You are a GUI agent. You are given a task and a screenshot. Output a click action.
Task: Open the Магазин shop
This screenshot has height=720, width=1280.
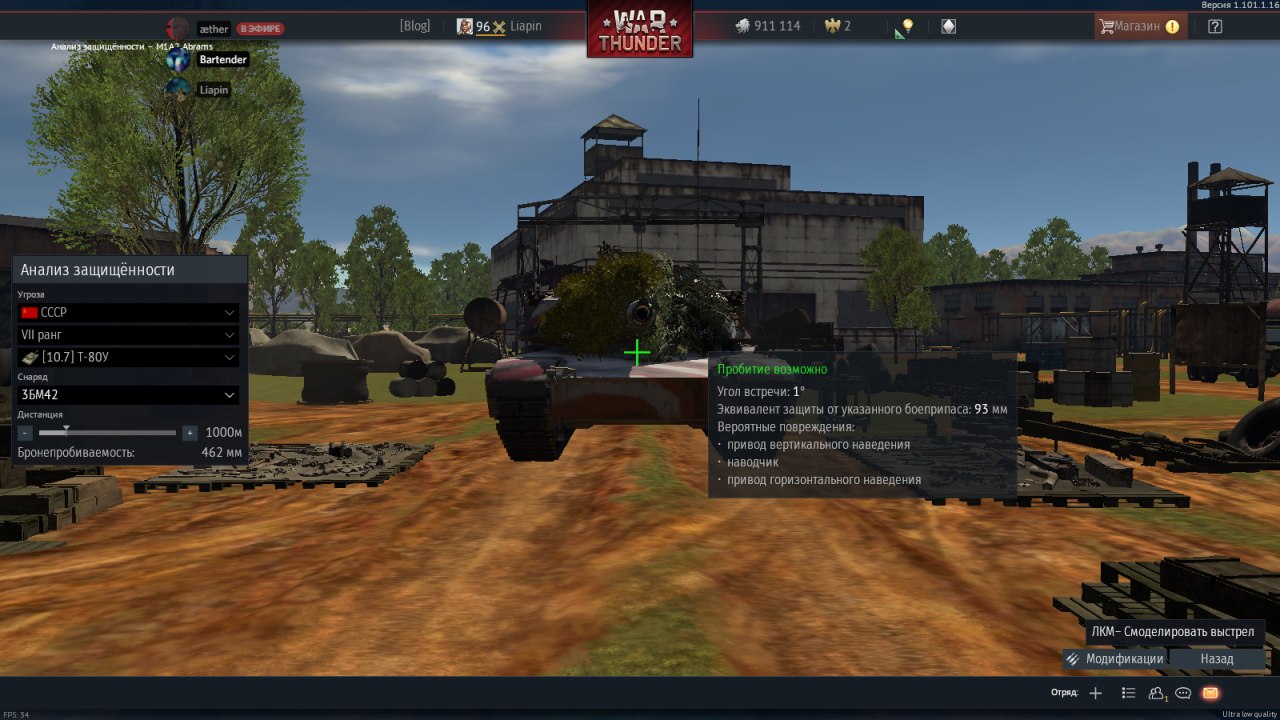click(1139, 27)
